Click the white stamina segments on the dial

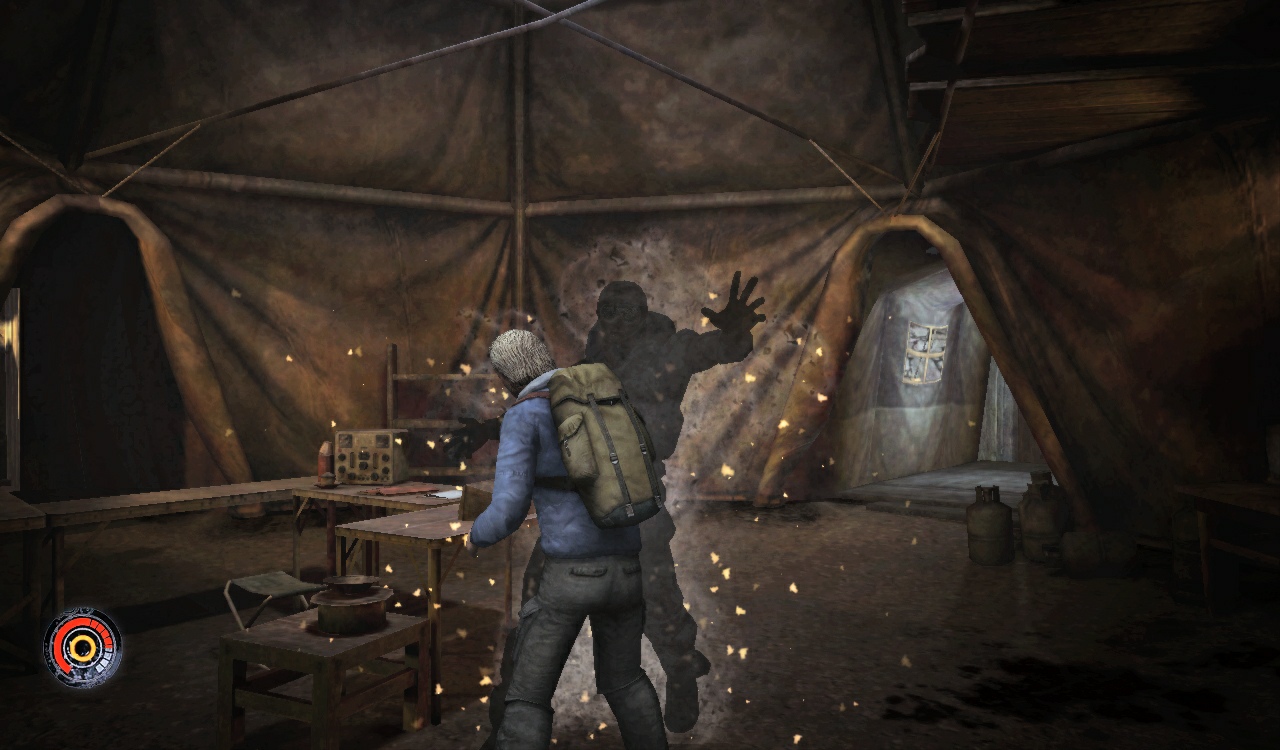coord(102,663)
